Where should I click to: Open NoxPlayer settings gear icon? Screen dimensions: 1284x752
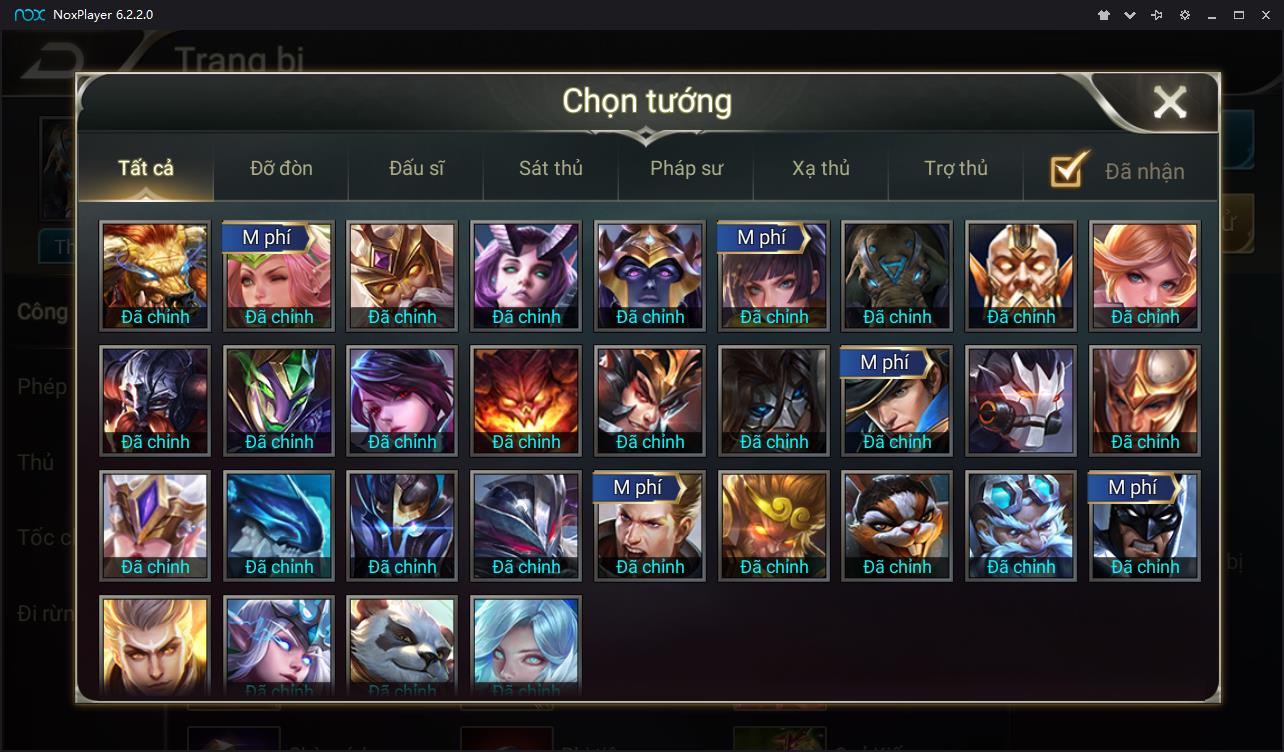pyautogui.click(x=1185, y=15)
